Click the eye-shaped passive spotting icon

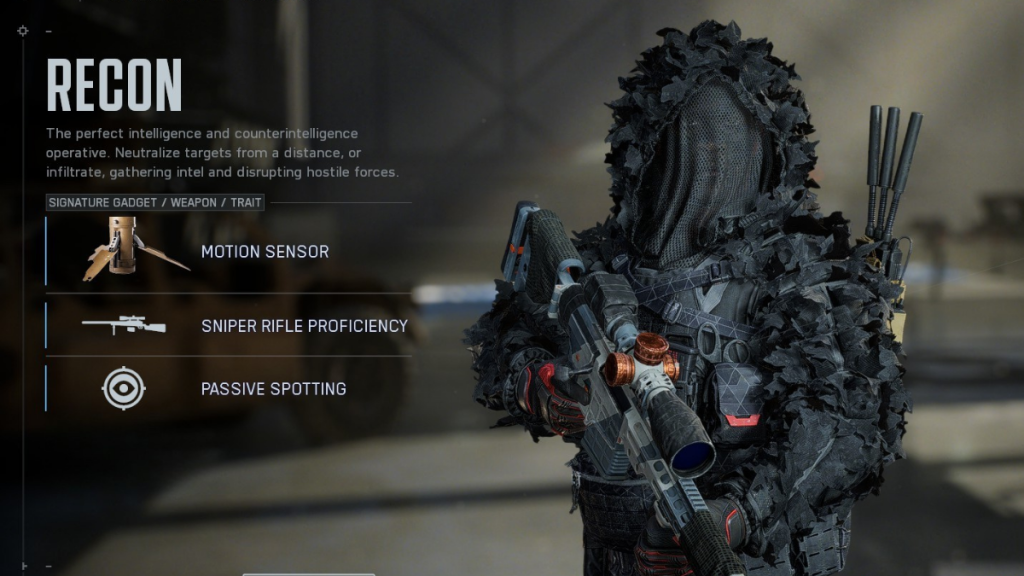click(x=124, y=388)
